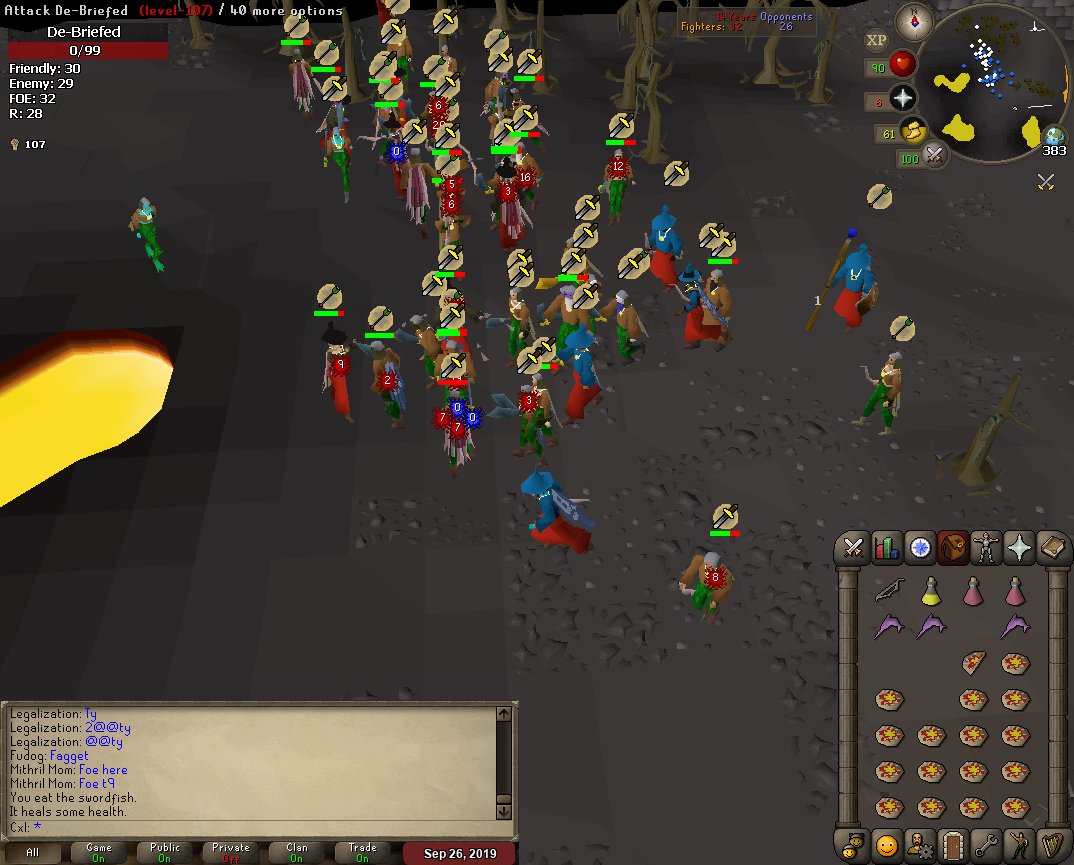Select the yellow potion in inventory
Screen dimensions: 1074x865
(930, 591)
